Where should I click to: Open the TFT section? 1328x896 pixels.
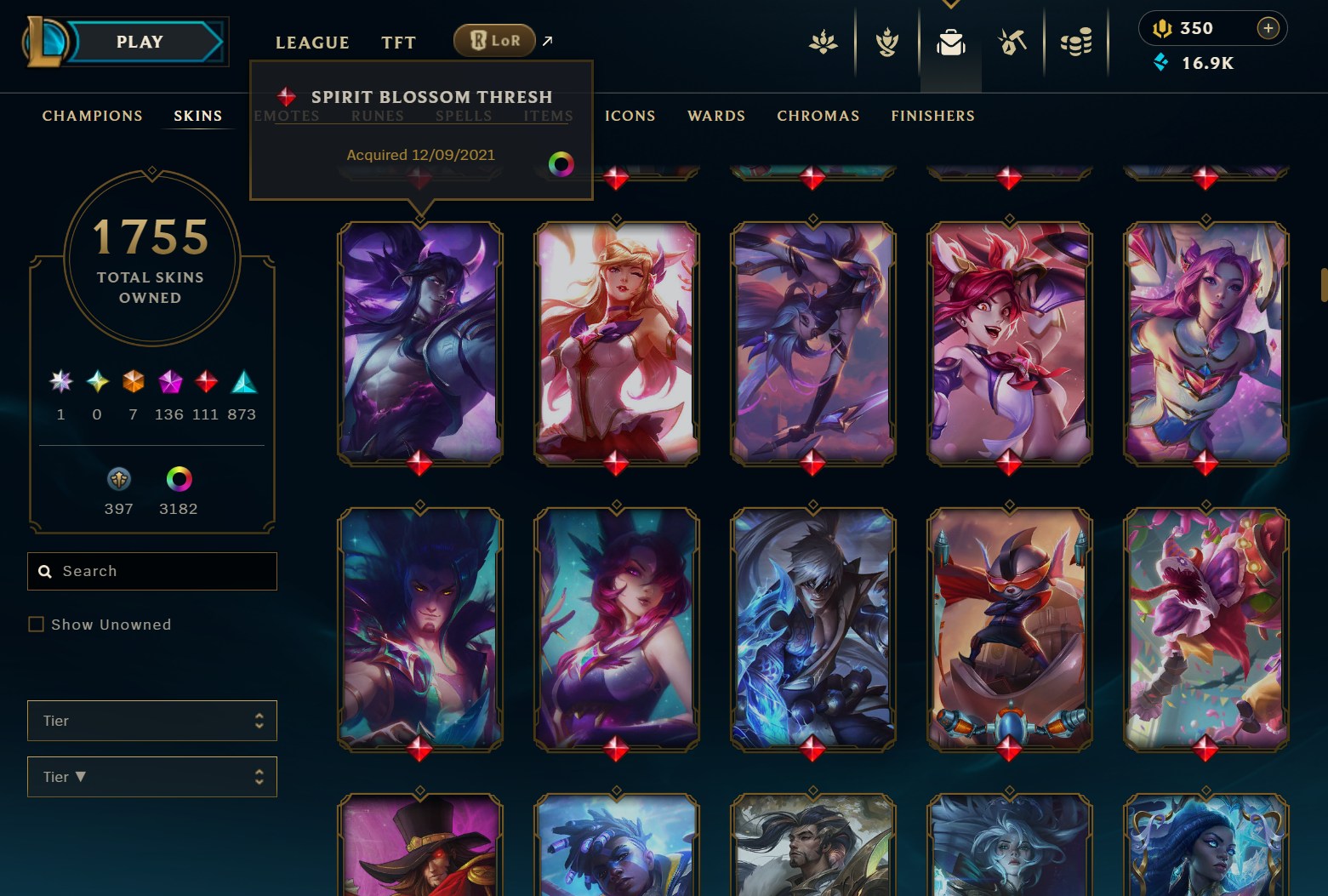pyautogui.click(x=398, y=43)
